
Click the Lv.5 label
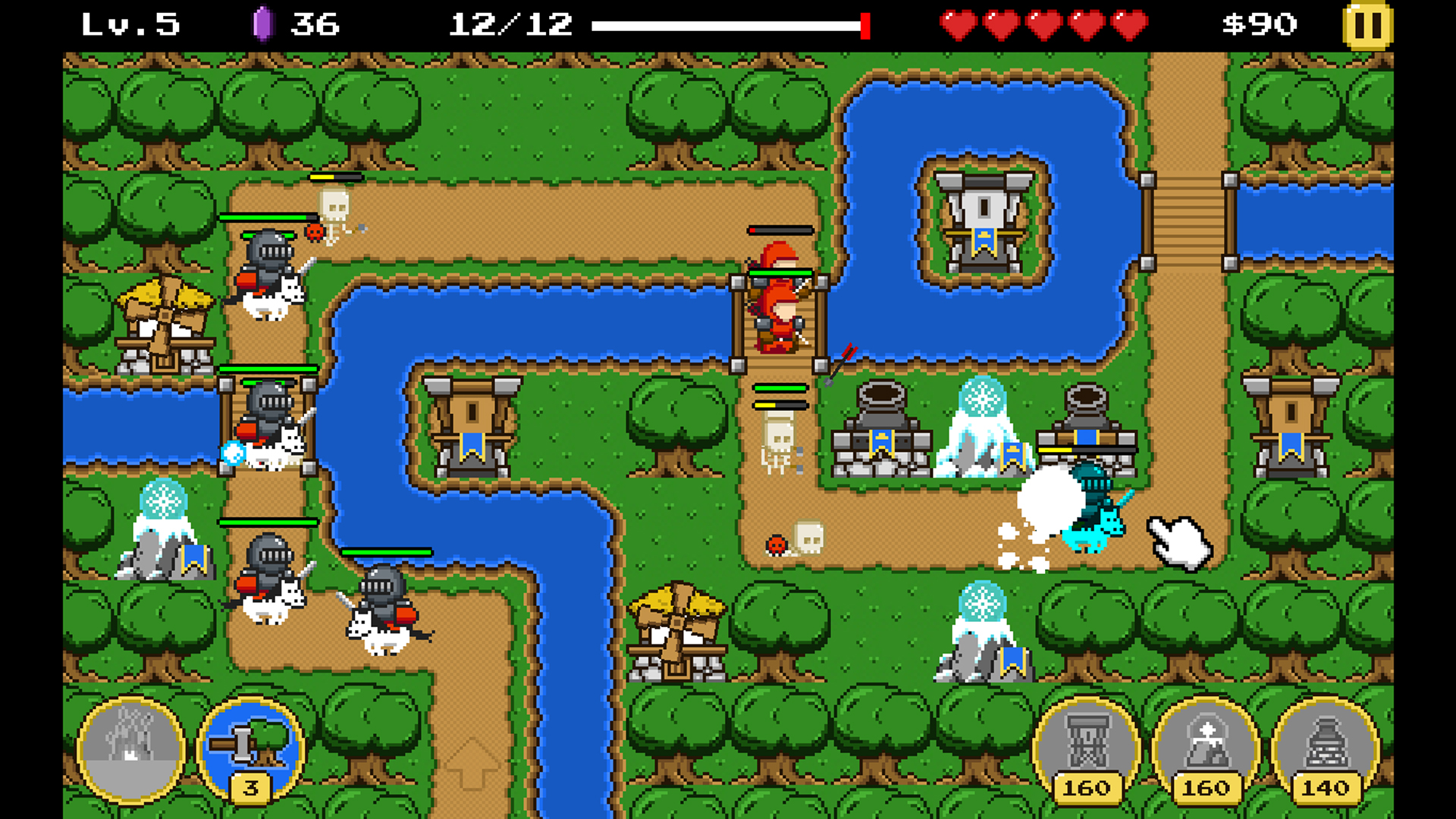(x=129, y=24)
